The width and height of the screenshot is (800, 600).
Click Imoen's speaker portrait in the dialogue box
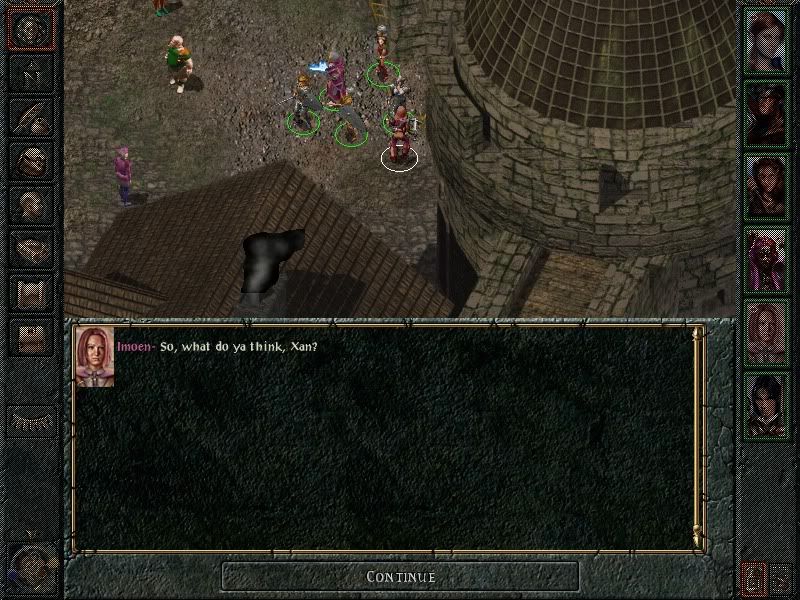94,356
